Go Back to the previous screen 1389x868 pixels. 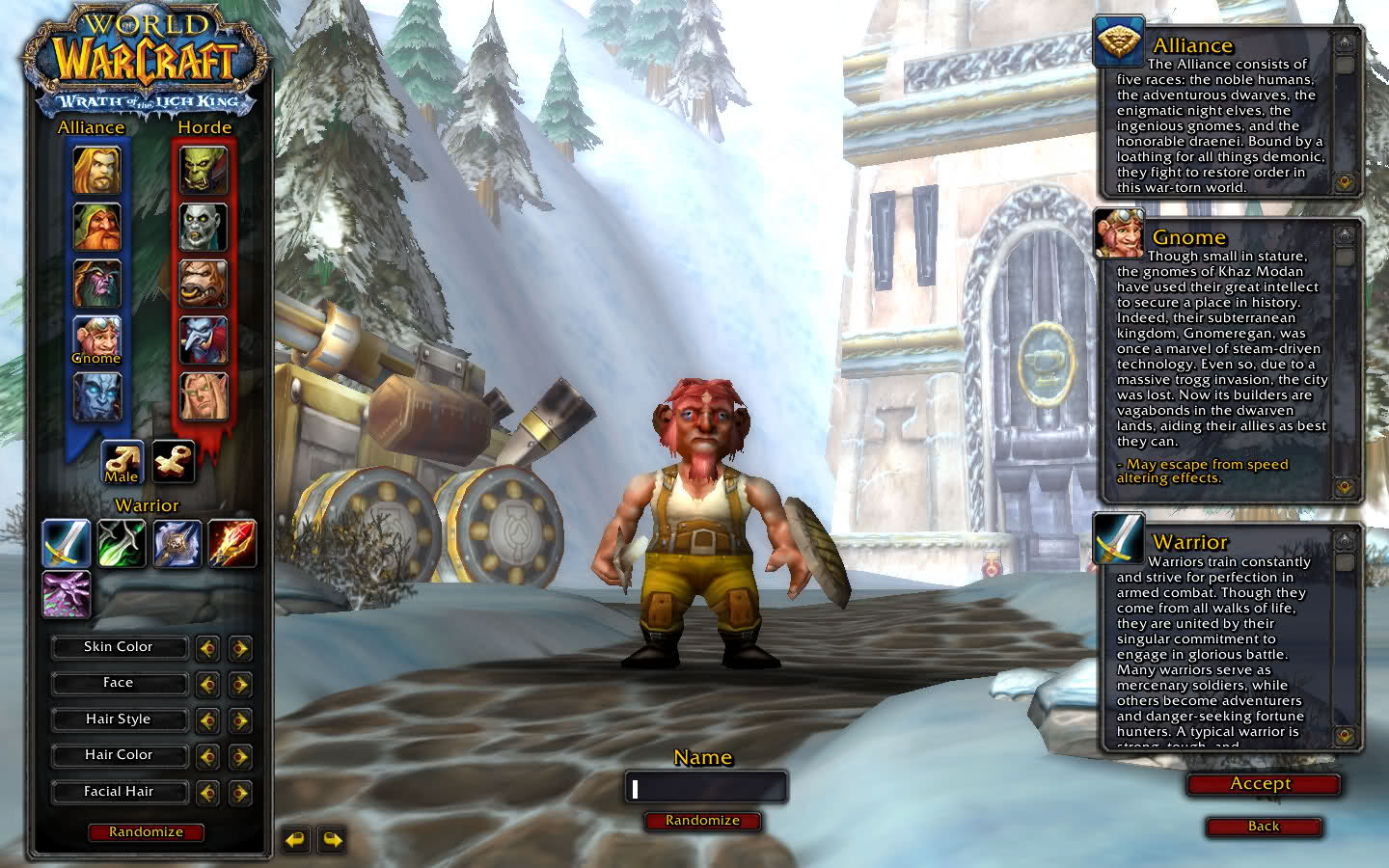(x=1264, y=827)
